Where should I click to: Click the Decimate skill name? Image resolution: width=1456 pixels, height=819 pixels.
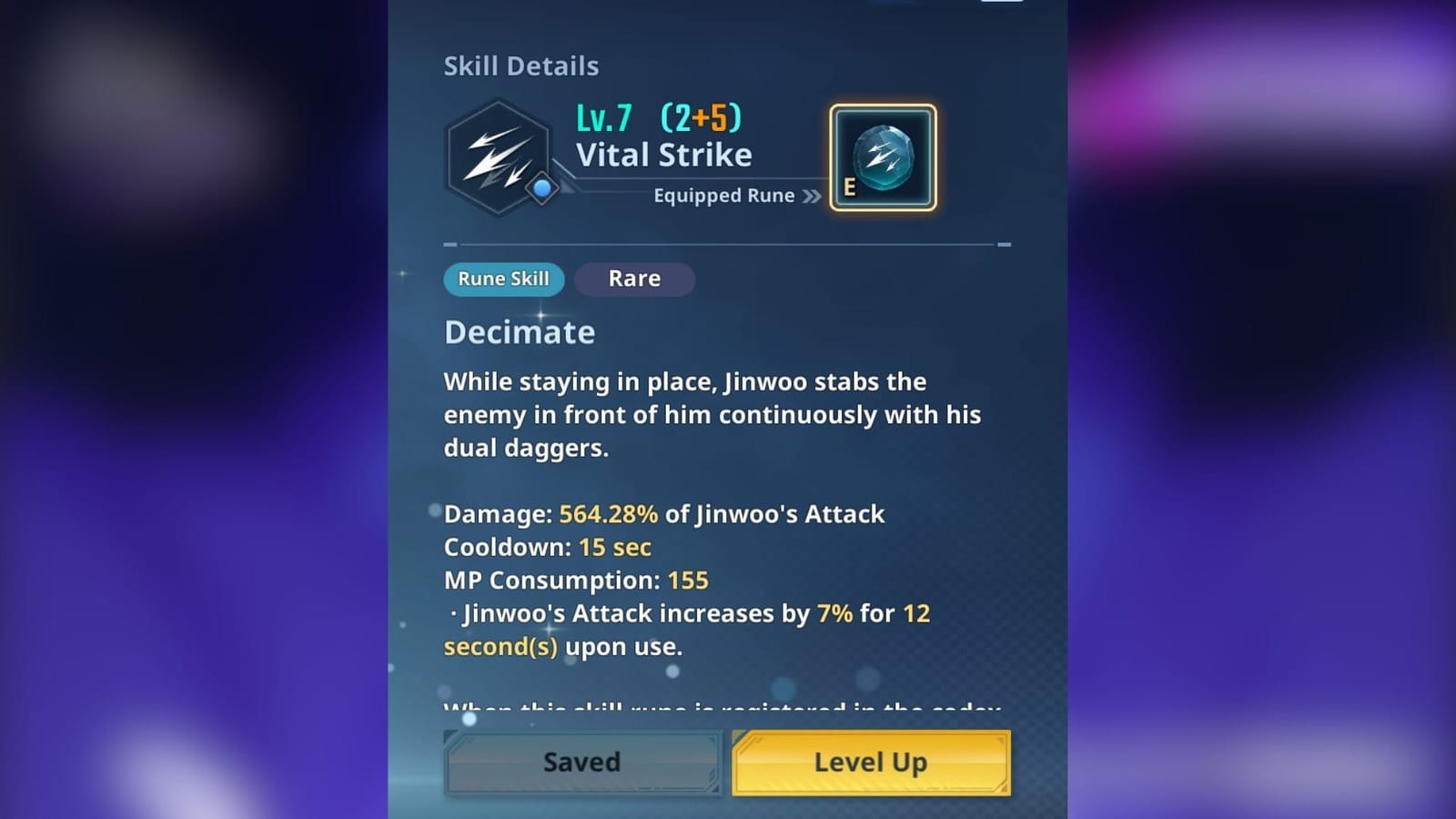[519, 332]
